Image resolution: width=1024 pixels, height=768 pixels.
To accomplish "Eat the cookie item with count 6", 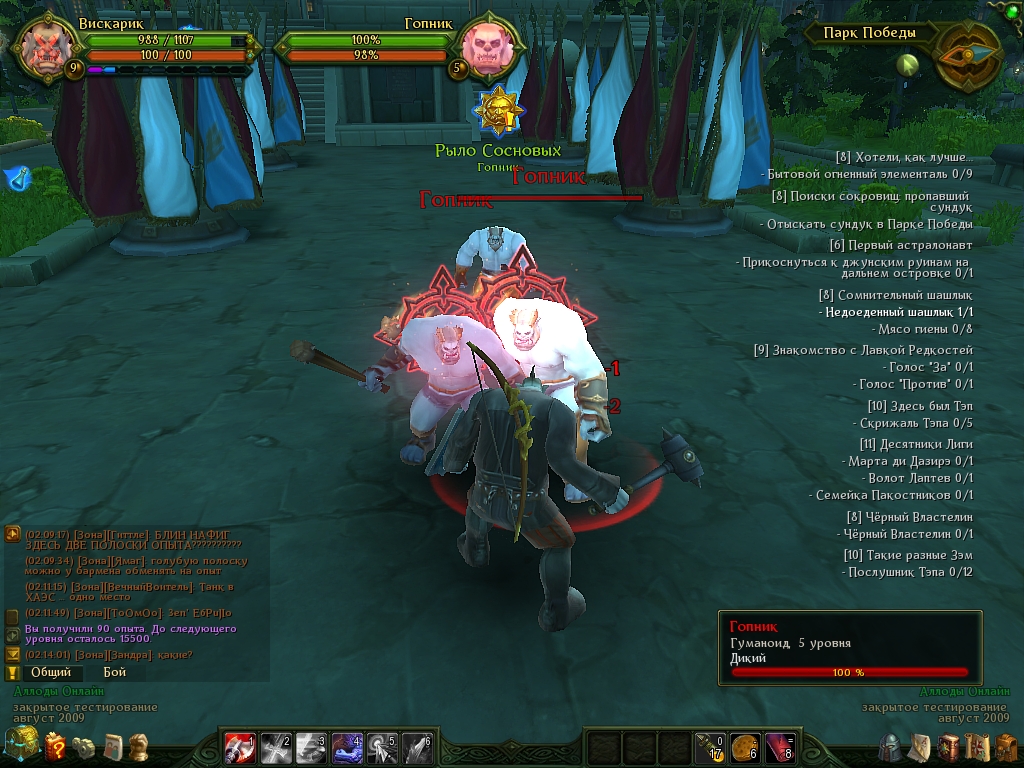I will [x=743, y=747].
